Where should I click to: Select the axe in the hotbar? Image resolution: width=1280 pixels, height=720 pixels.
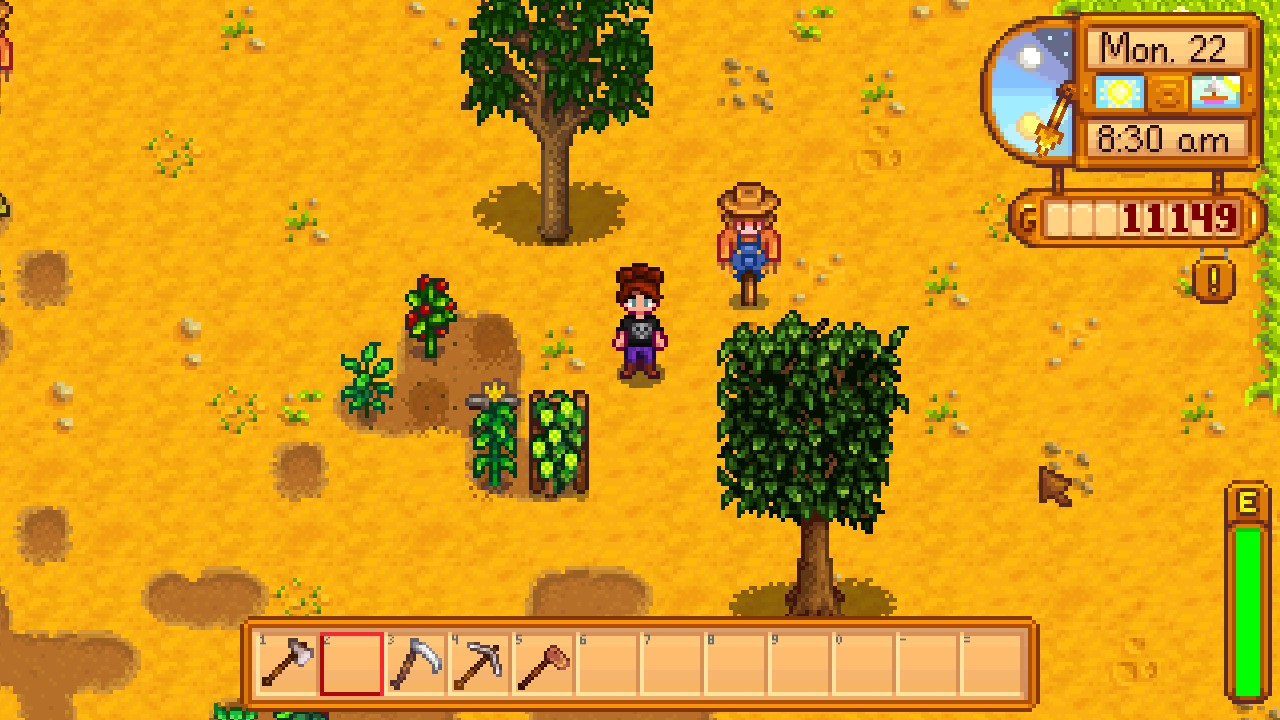[287, 664]
